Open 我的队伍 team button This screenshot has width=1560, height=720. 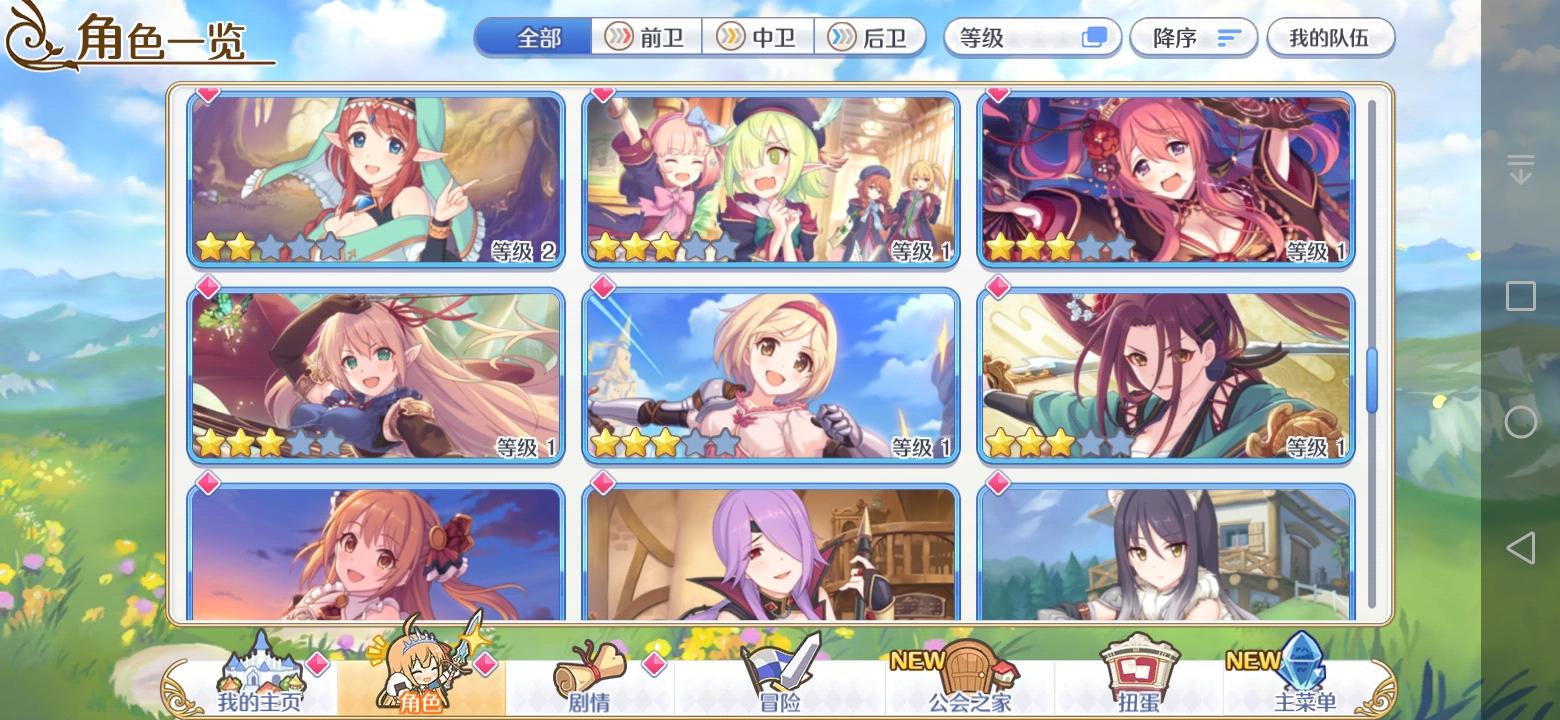pyautogui.click(x=1331, y=37)
